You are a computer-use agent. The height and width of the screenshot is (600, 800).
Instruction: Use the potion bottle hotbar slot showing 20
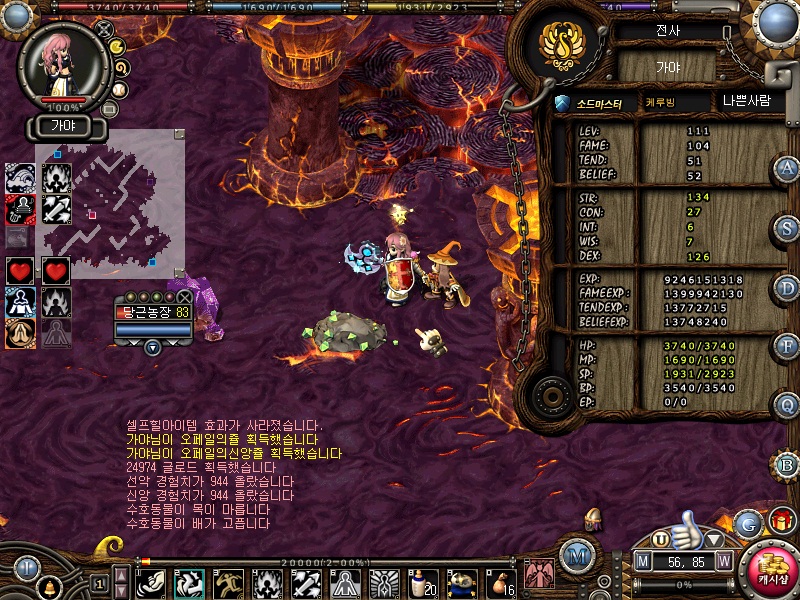[x=424, y=581]
